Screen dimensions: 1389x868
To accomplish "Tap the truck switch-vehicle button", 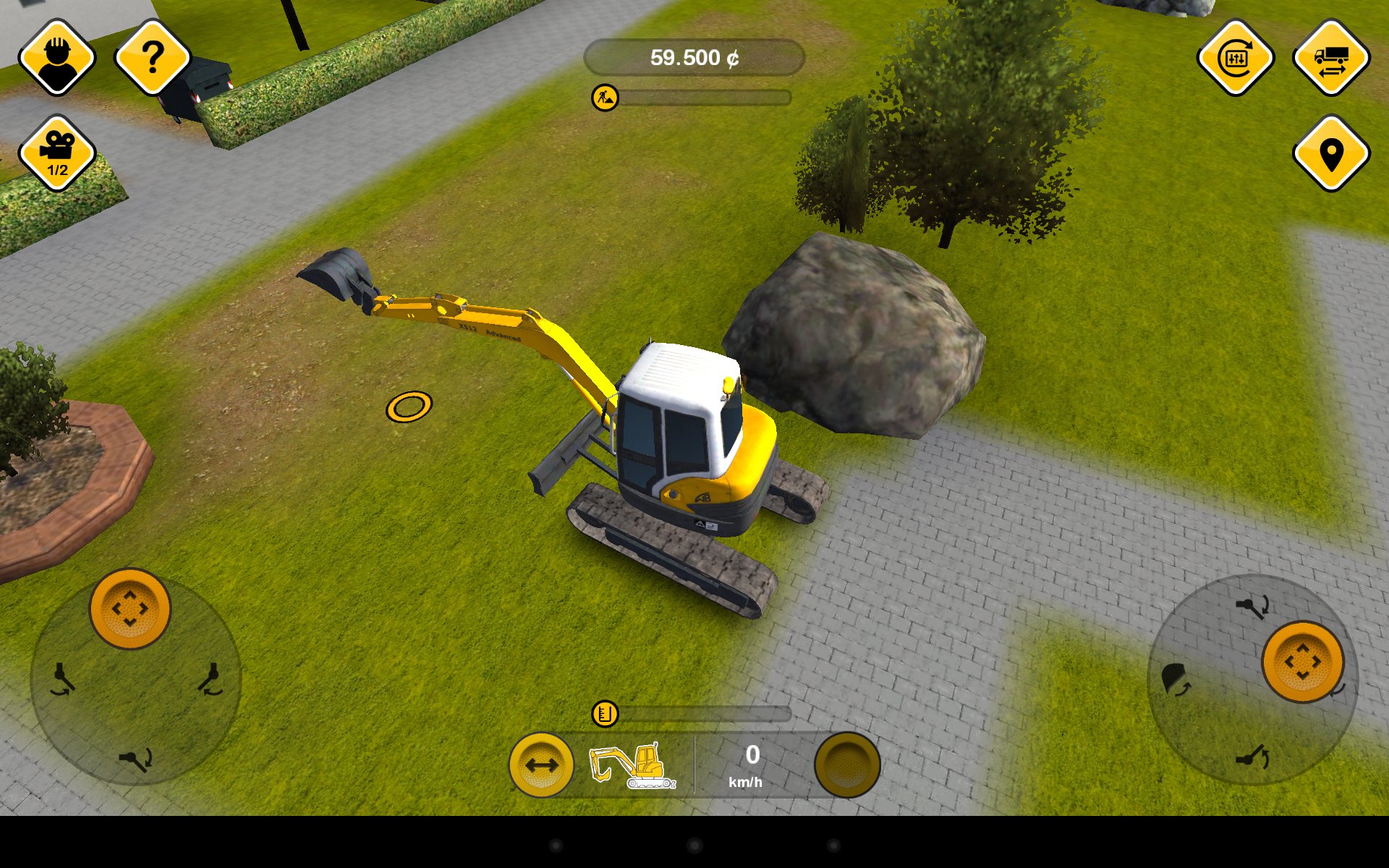I will click(x=1331, y=57).
